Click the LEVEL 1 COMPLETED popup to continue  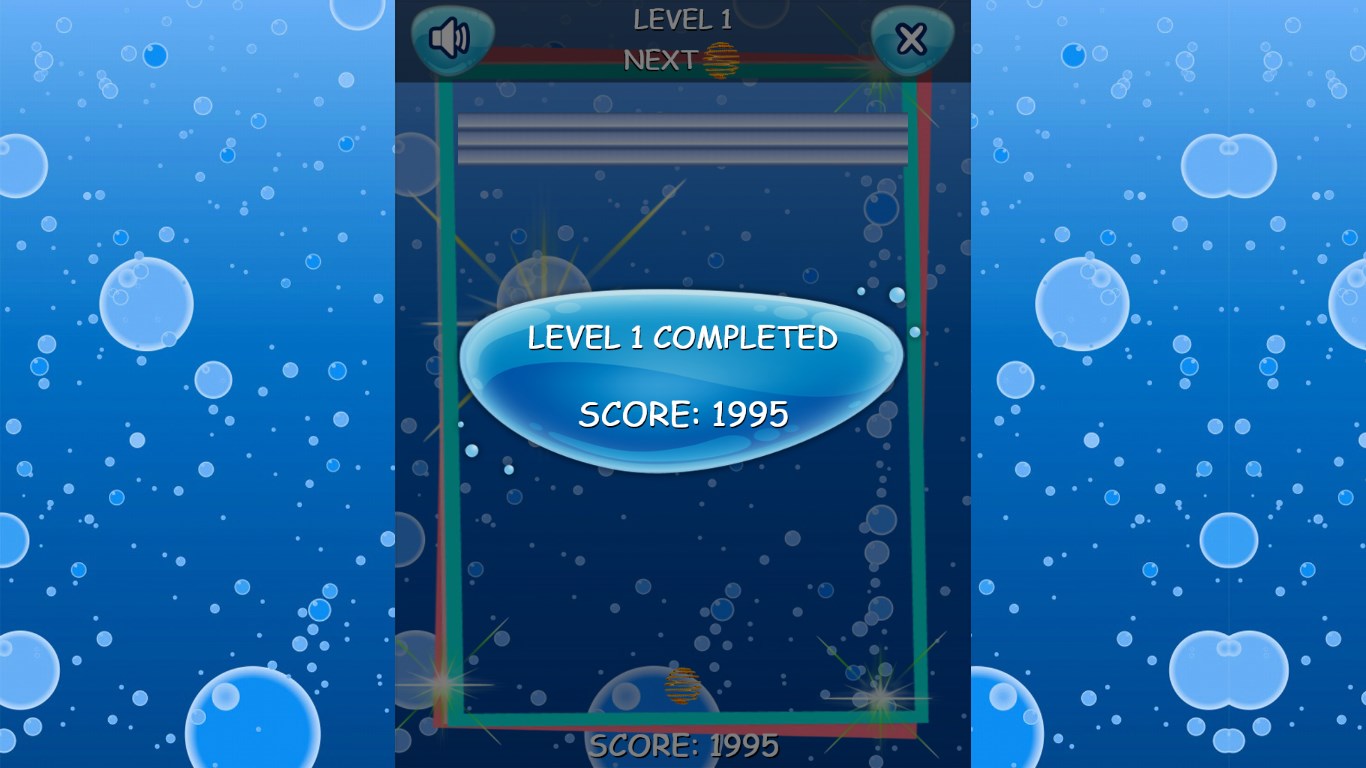click(x=683, y=340)
